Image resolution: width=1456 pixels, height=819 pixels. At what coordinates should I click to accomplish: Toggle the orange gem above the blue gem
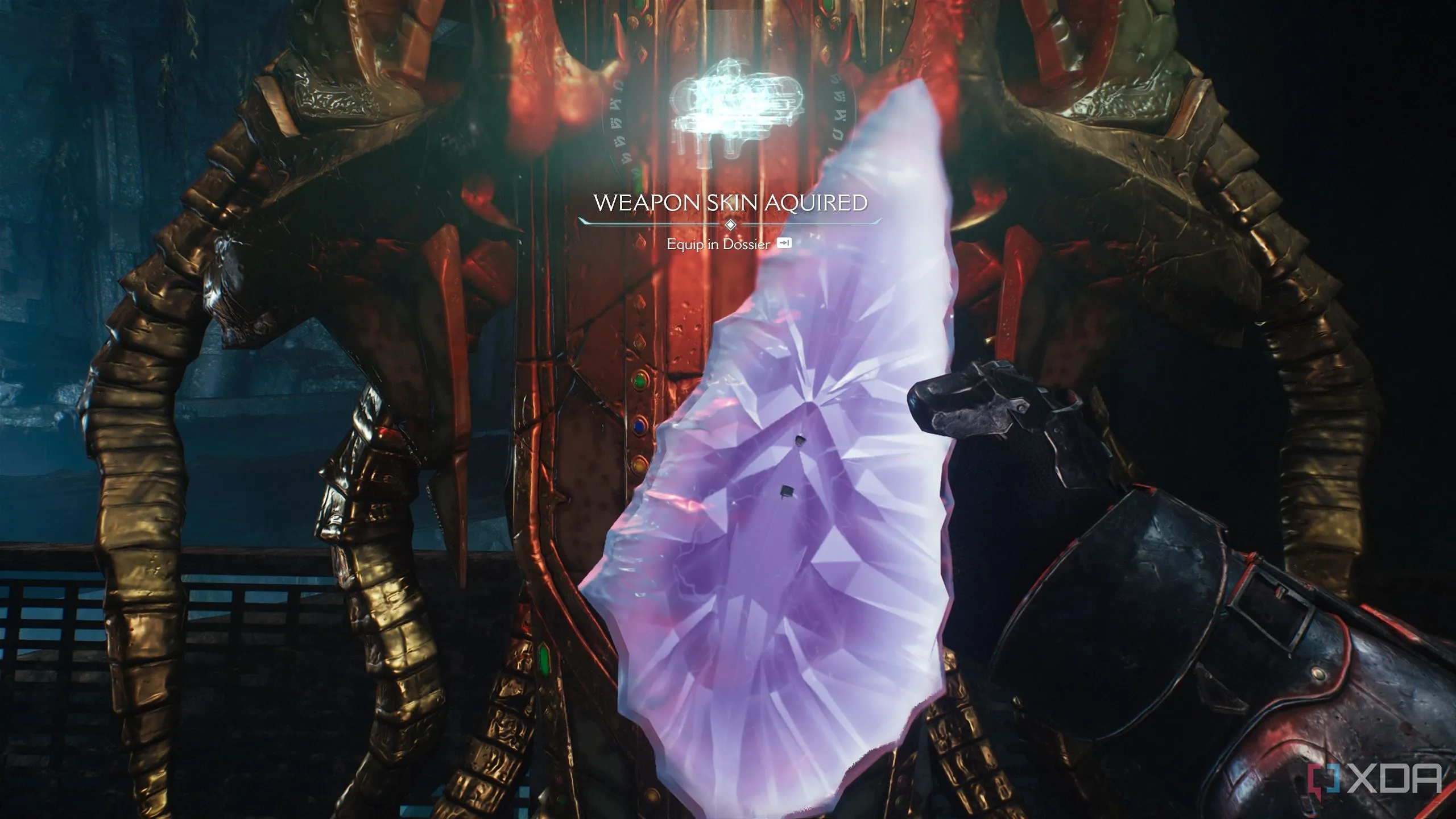(x=639, y=465)
